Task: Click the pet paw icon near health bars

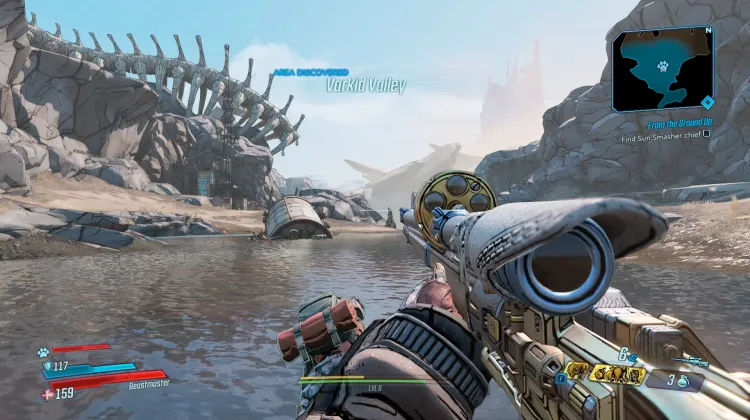Action: pos(45,352)
